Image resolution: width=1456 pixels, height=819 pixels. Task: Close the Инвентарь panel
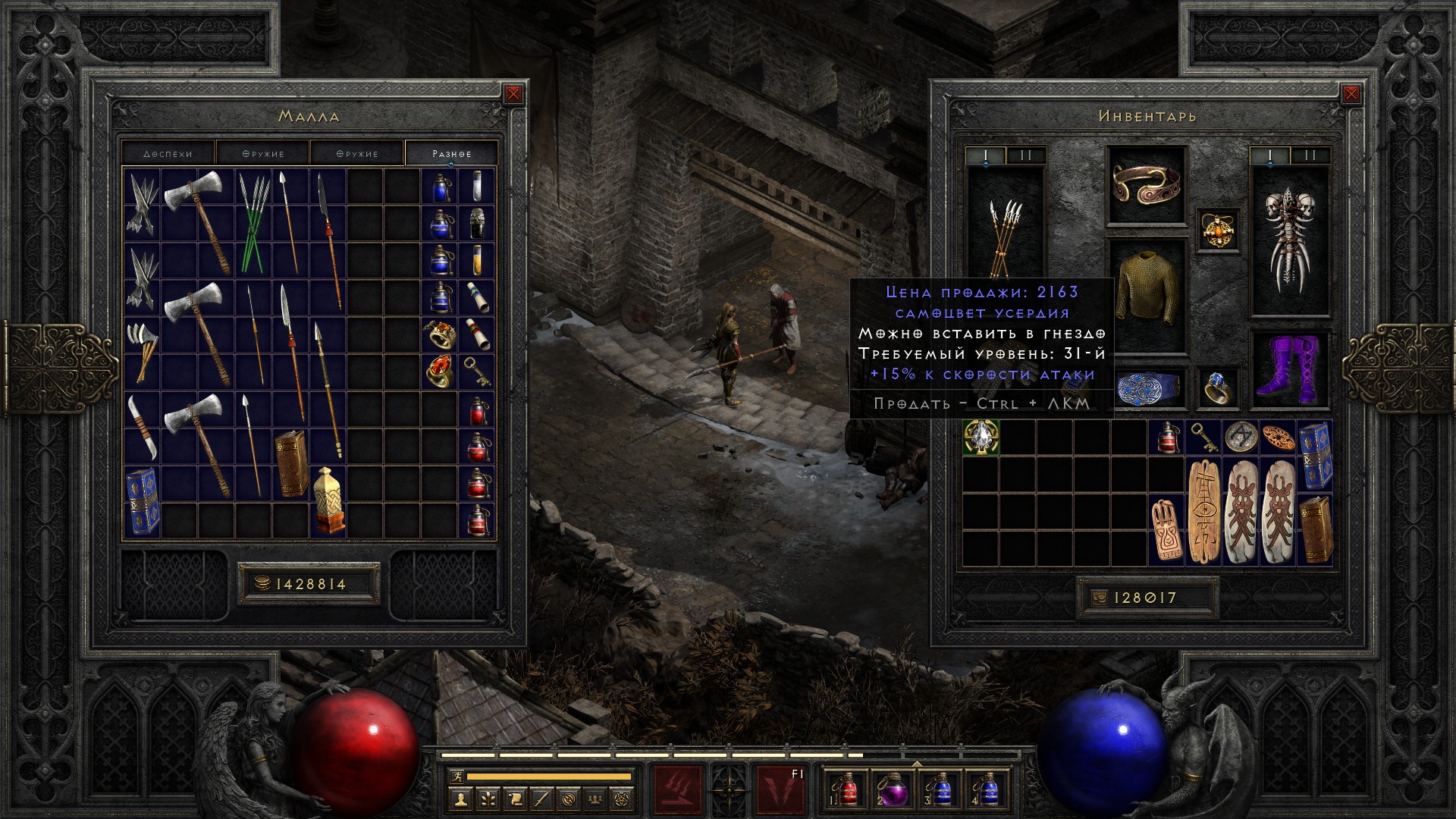(x=1351, y=94)
